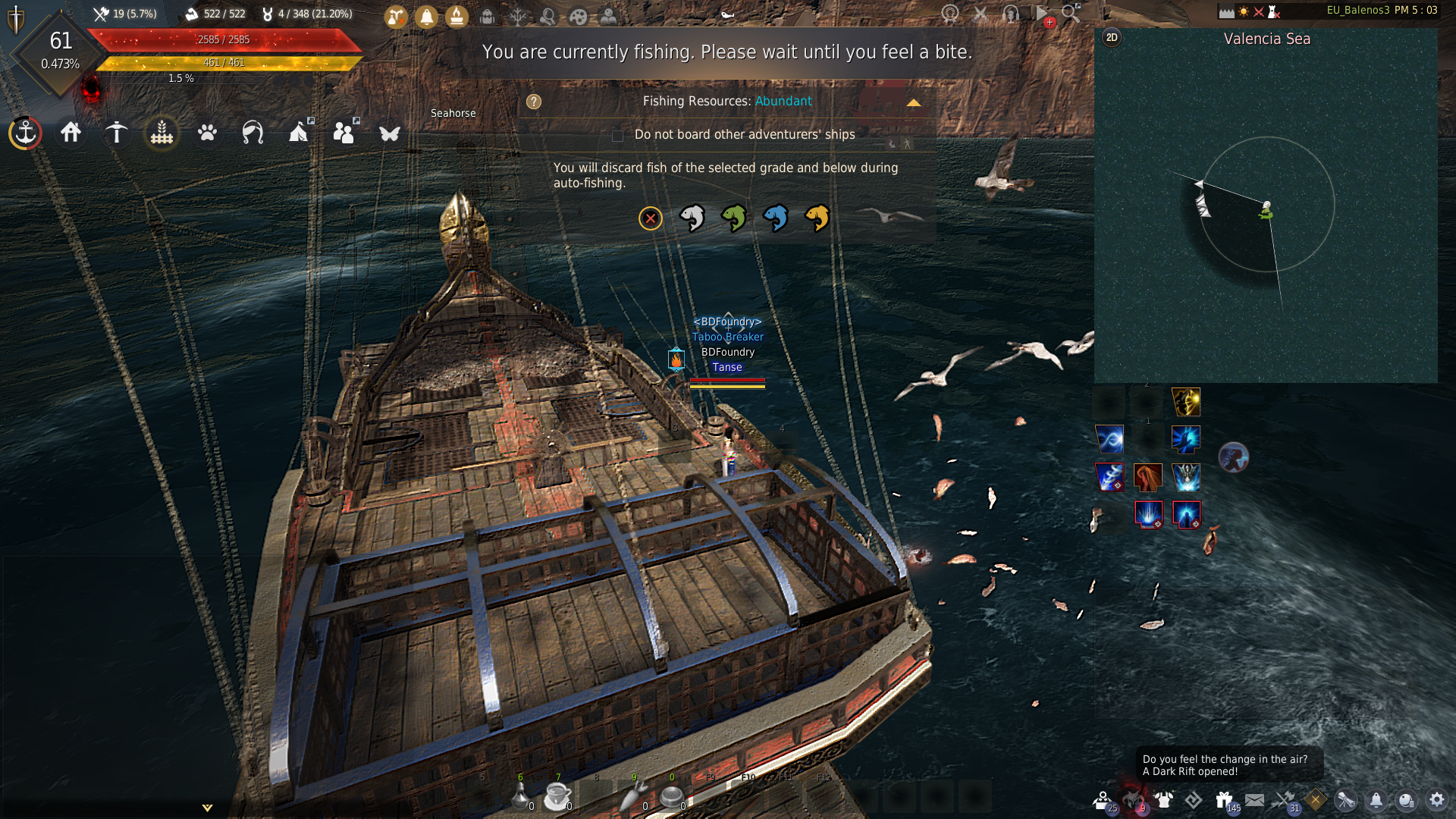Click the anchor ship icon

pos(26,133)
